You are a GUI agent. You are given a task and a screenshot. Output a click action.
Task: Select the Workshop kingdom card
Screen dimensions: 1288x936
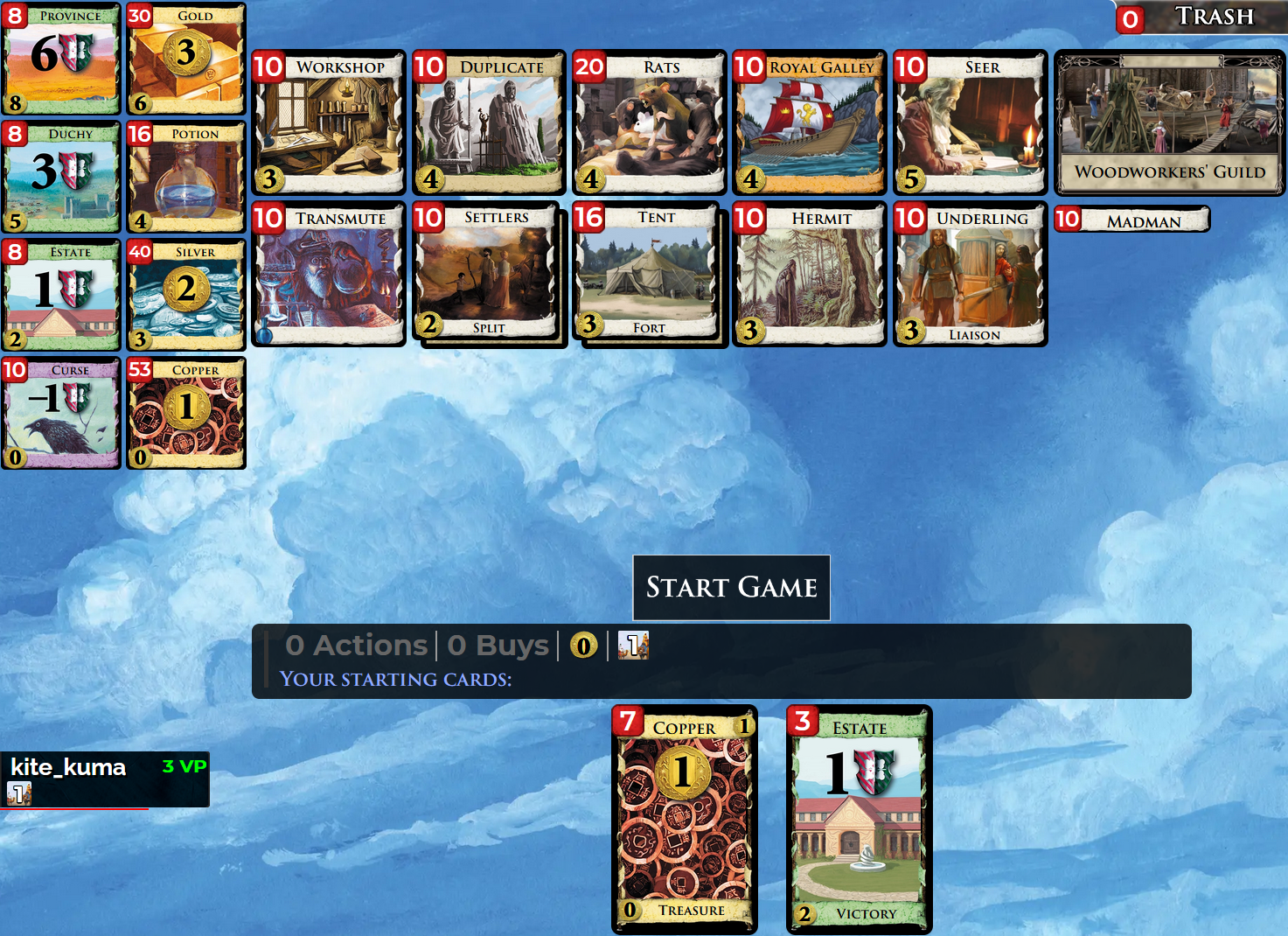[329, 122]
